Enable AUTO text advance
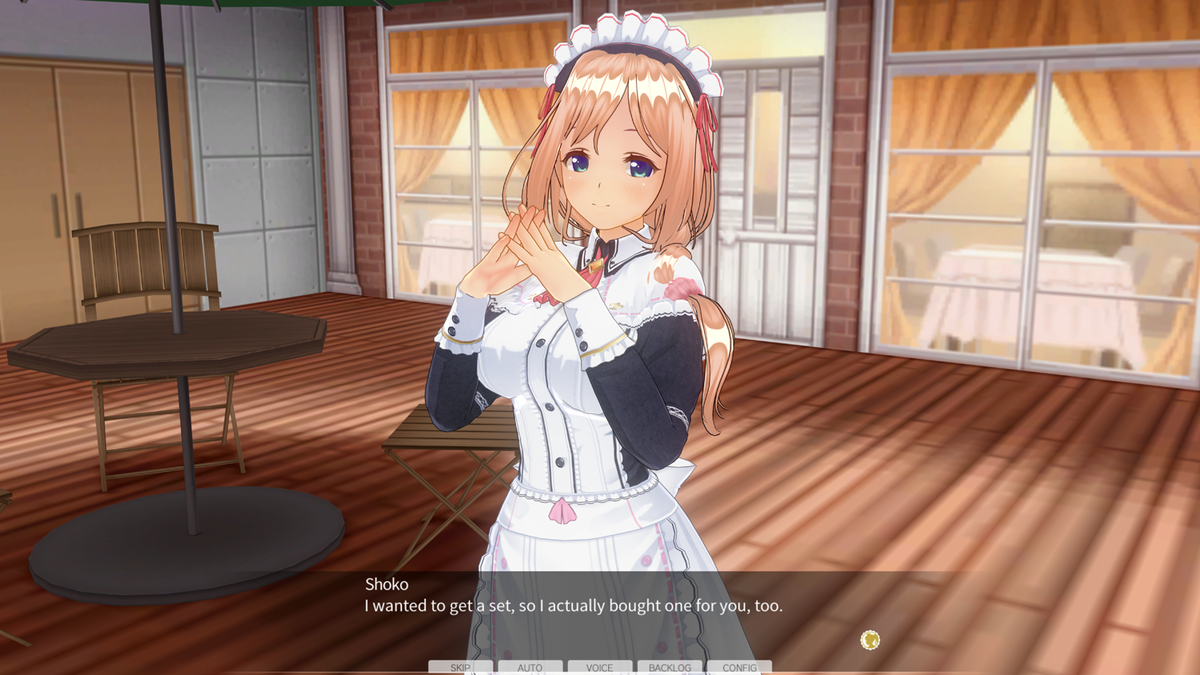 click(x=530, y=667)
